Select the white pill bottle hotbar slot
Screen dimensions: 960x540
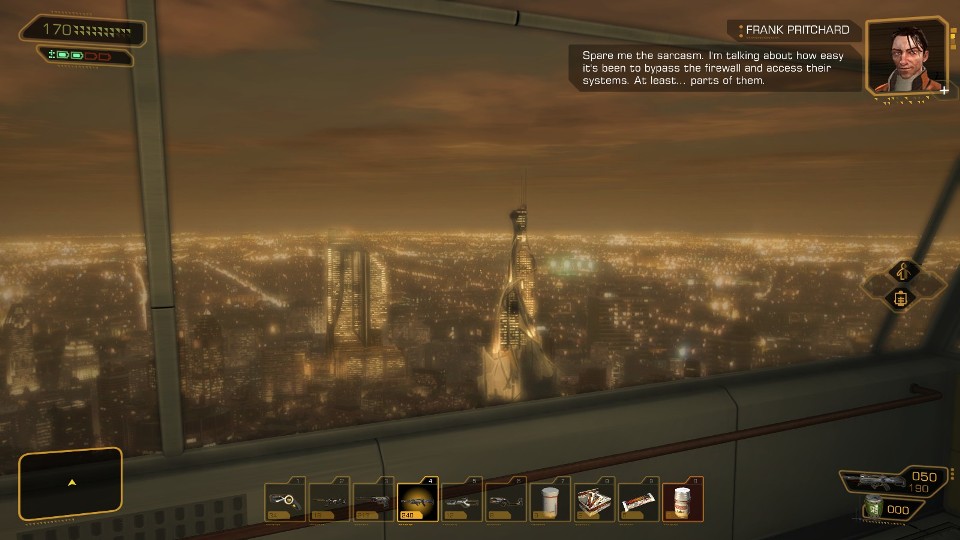(x=549, y=501)
